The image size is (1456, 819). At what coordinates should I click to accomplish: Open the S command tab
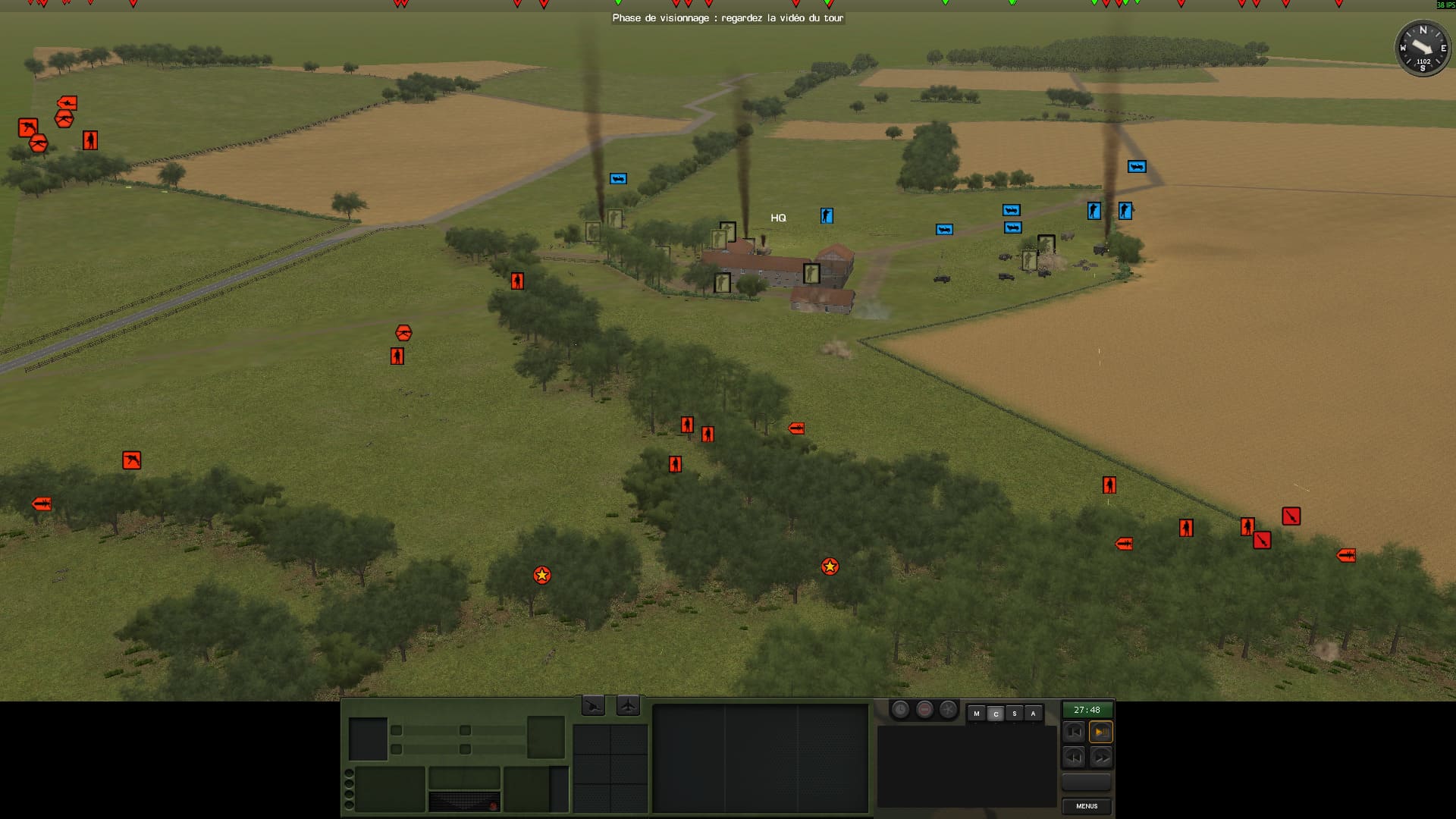1014,714
